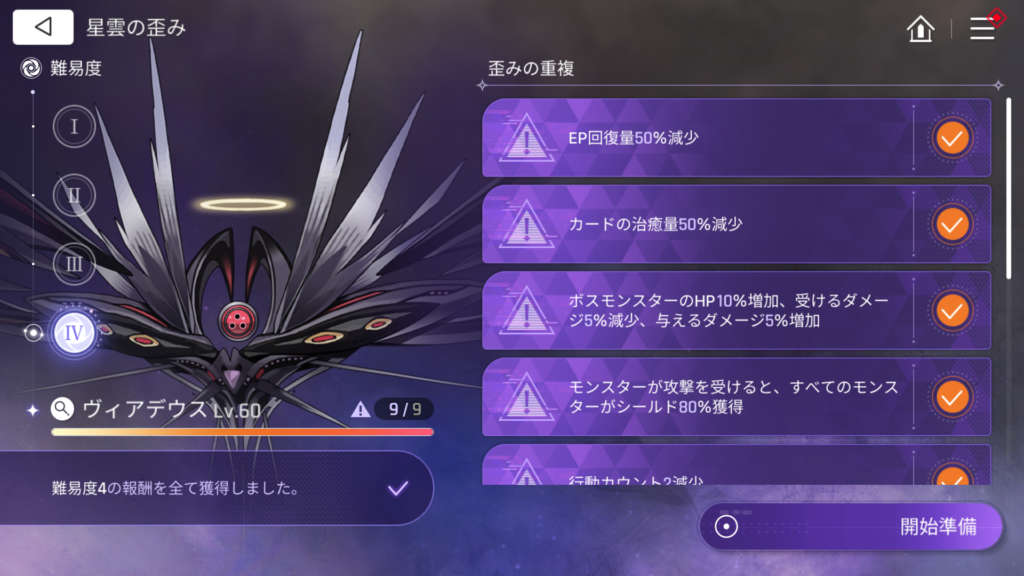
Task: Inspect boss ヴィアデウス with magnifier icon
Action: pyautogui.click(x=63, y=408)
